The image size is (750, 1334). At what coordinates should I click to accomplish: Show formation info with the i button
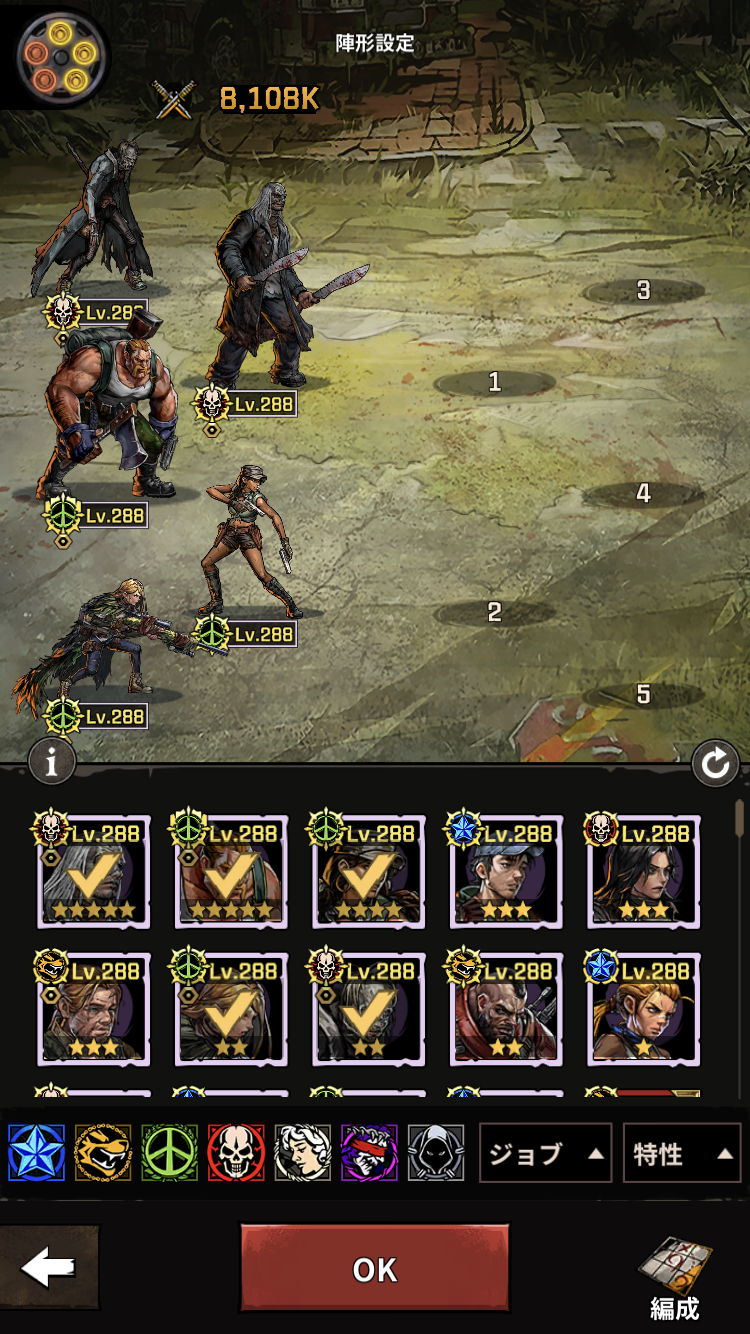pyautogui.click(x=52, y=763)
